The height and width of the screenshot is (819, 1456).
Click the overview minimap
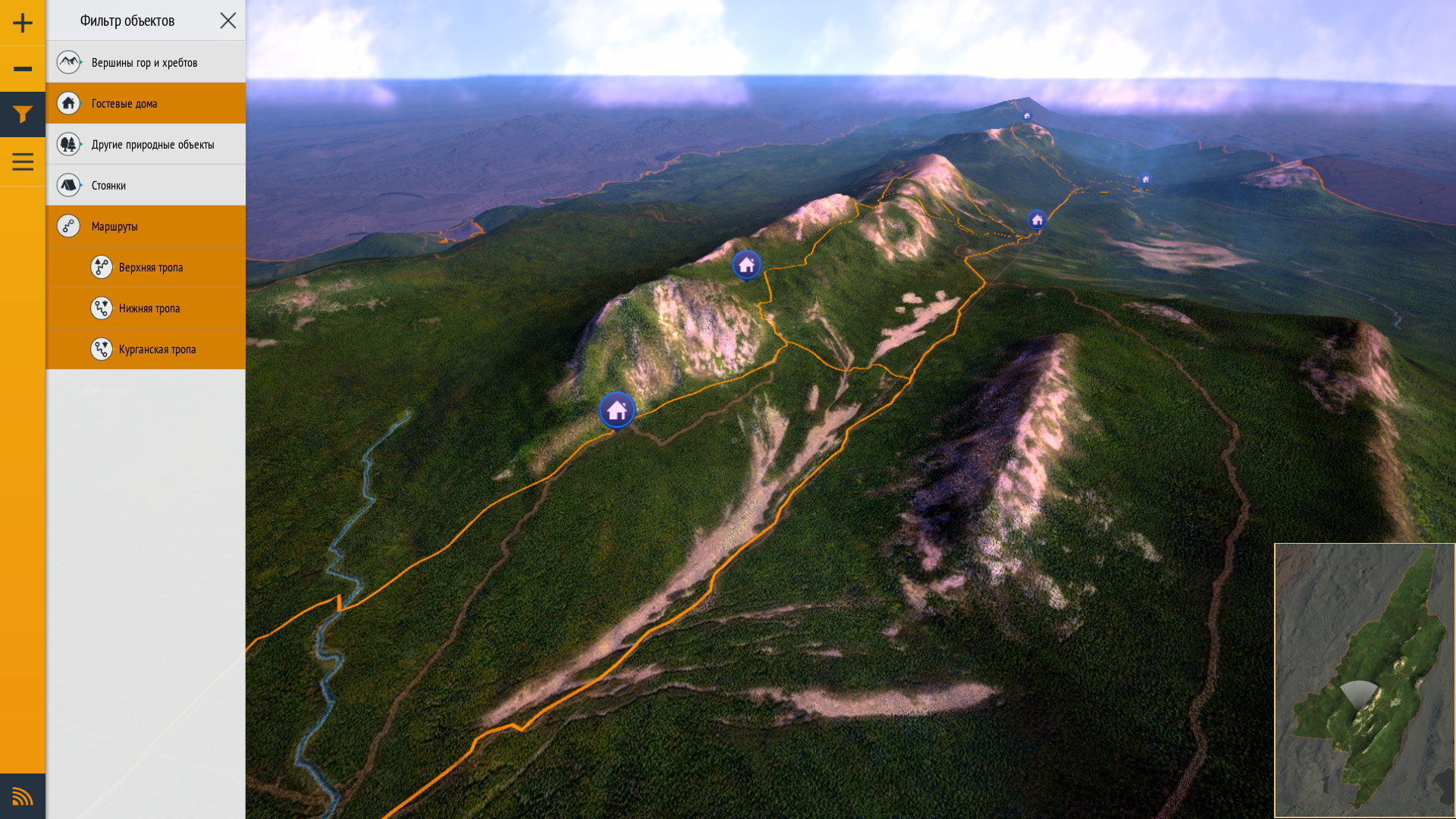point(1364,680)
